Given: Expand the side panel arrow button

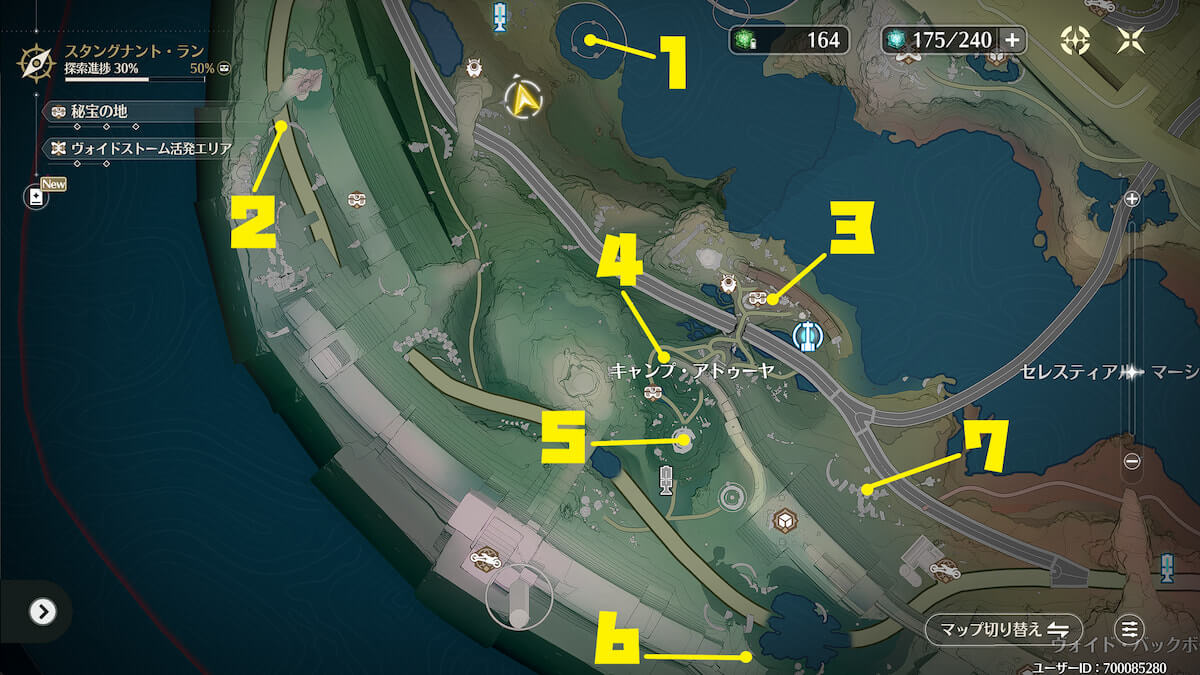Looking at the screenshot, I should pyautogui.click(x=42, y=611).
